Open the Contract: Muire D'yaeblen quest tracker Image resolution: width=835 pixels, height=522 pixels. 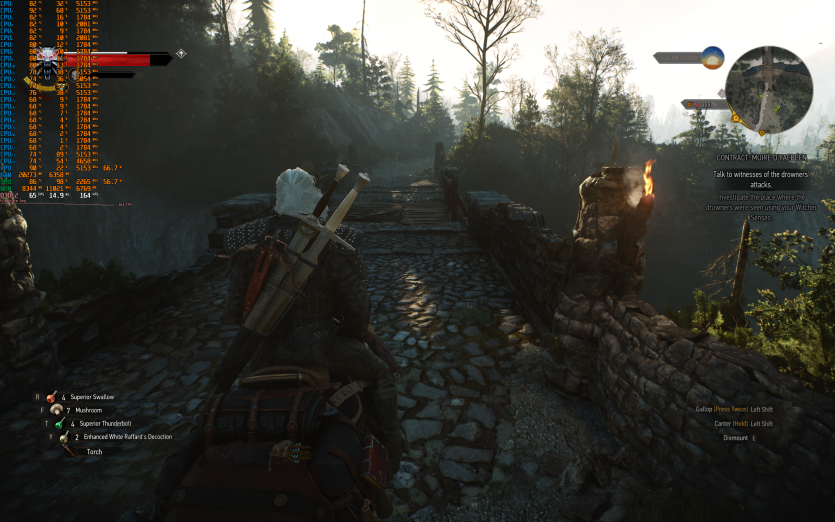(761, 158)
